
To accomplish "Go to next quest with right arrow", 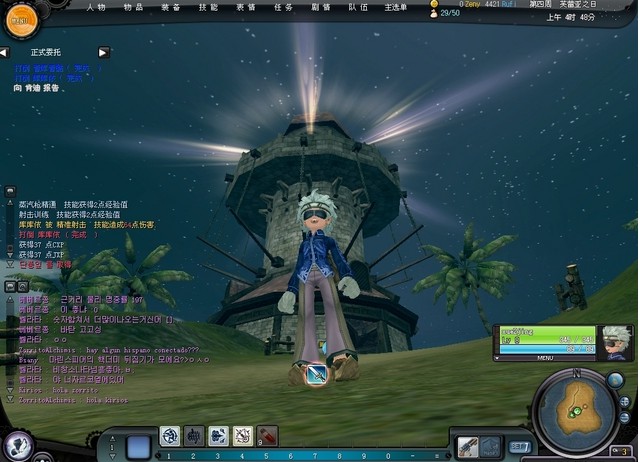I will pyautogui.click(x=103, y=52).
